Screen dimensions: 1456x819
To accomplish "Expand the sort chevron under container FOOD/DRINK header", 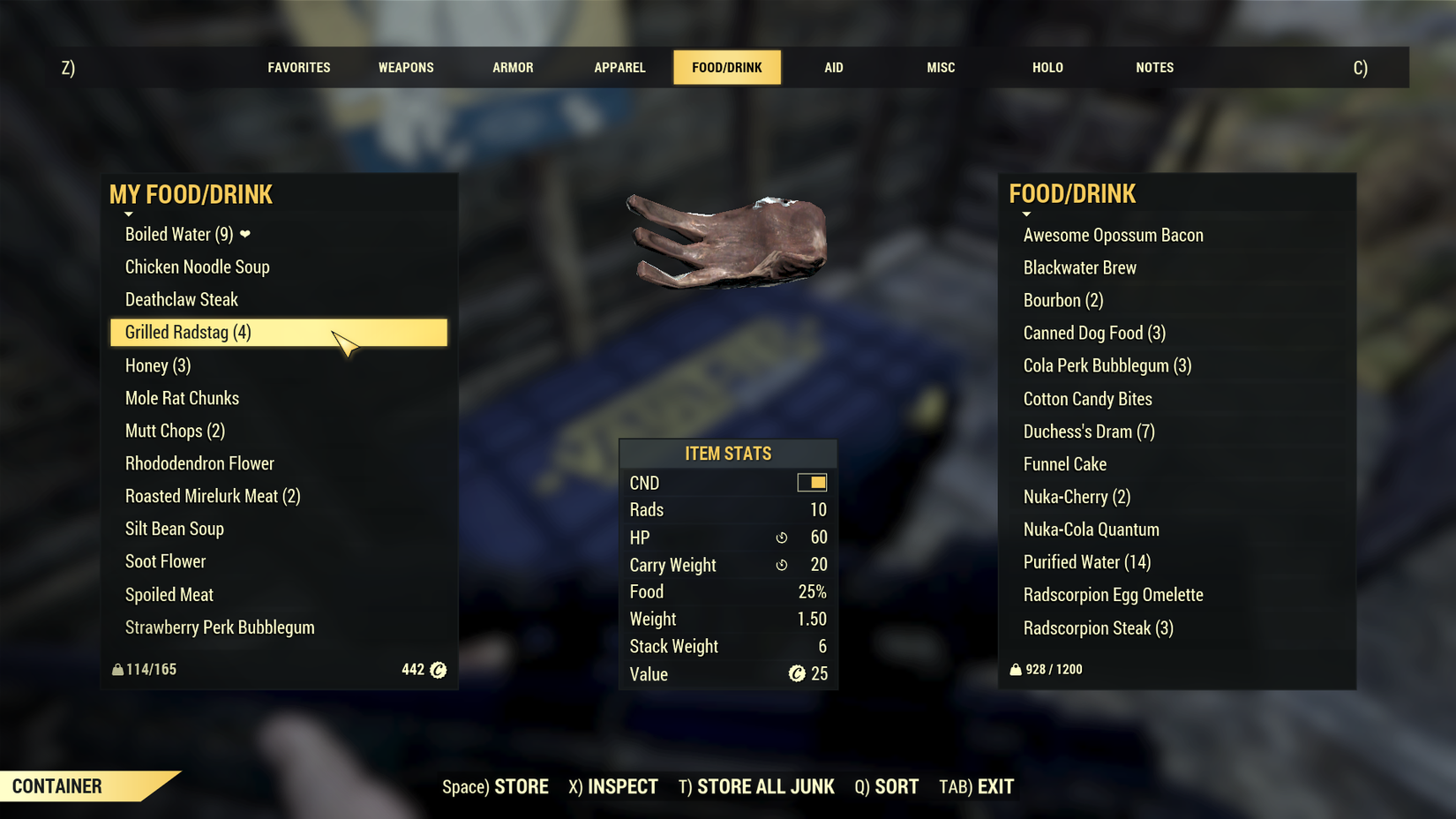I will point(1026,214).
